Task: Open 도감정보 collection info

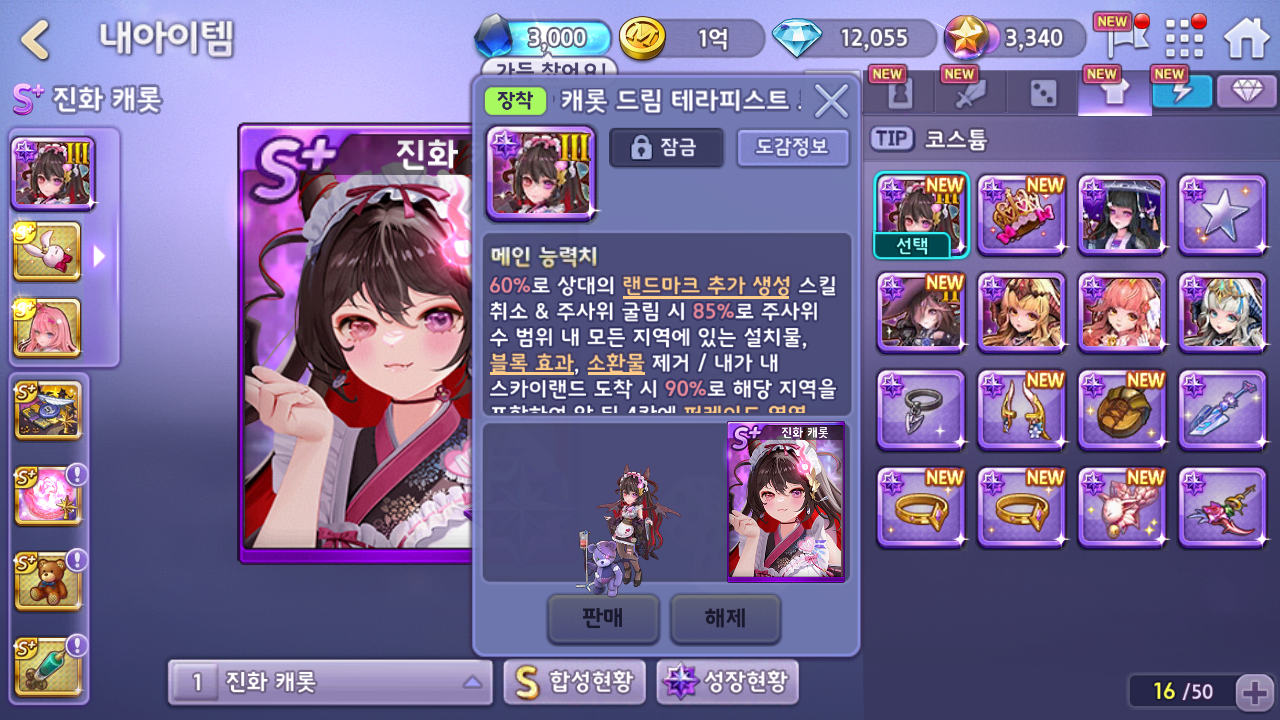Action: (793, 148)
